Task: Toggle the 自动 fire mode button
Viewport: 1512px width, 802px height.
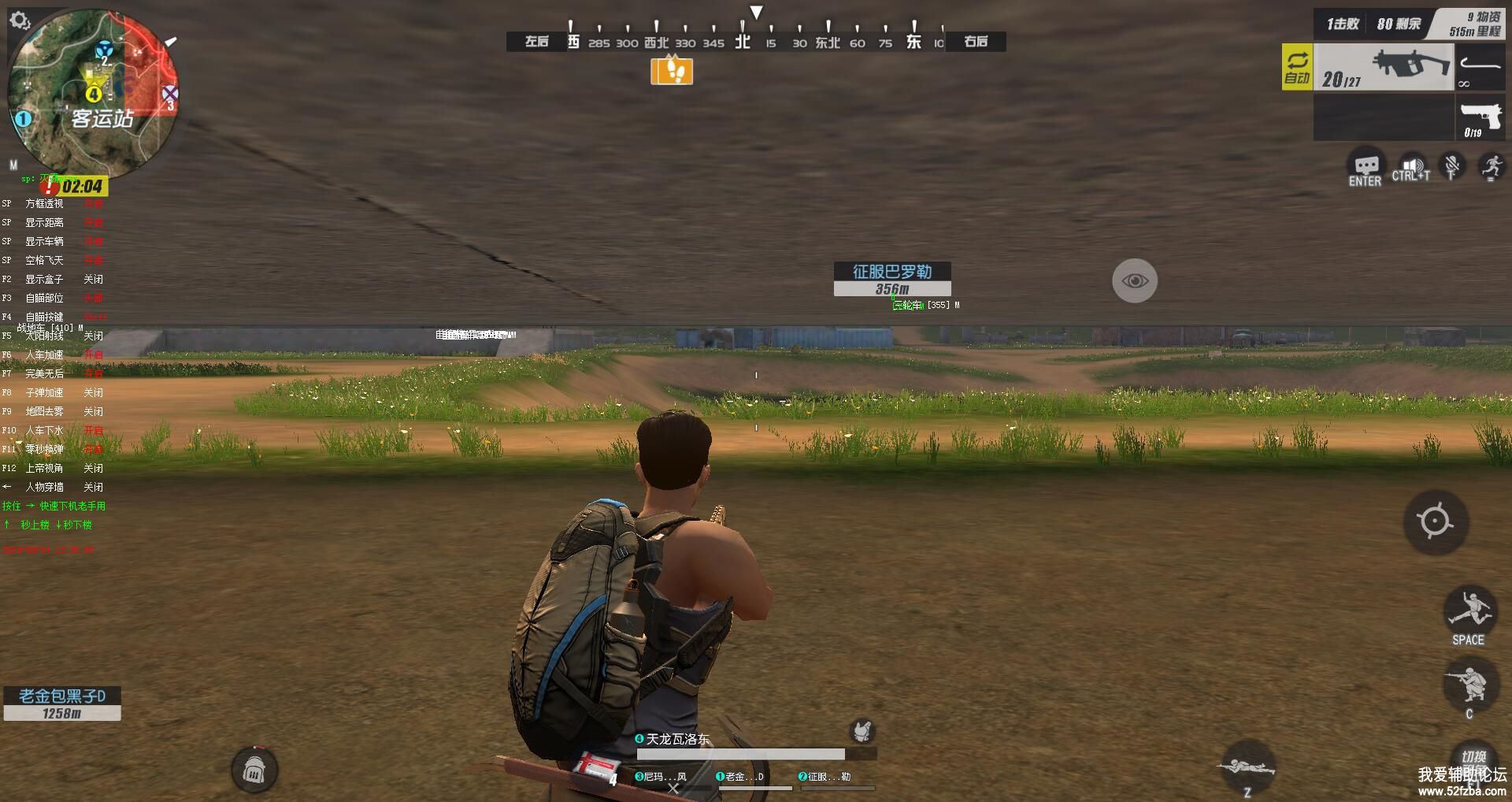Action: pos(1297,68)
